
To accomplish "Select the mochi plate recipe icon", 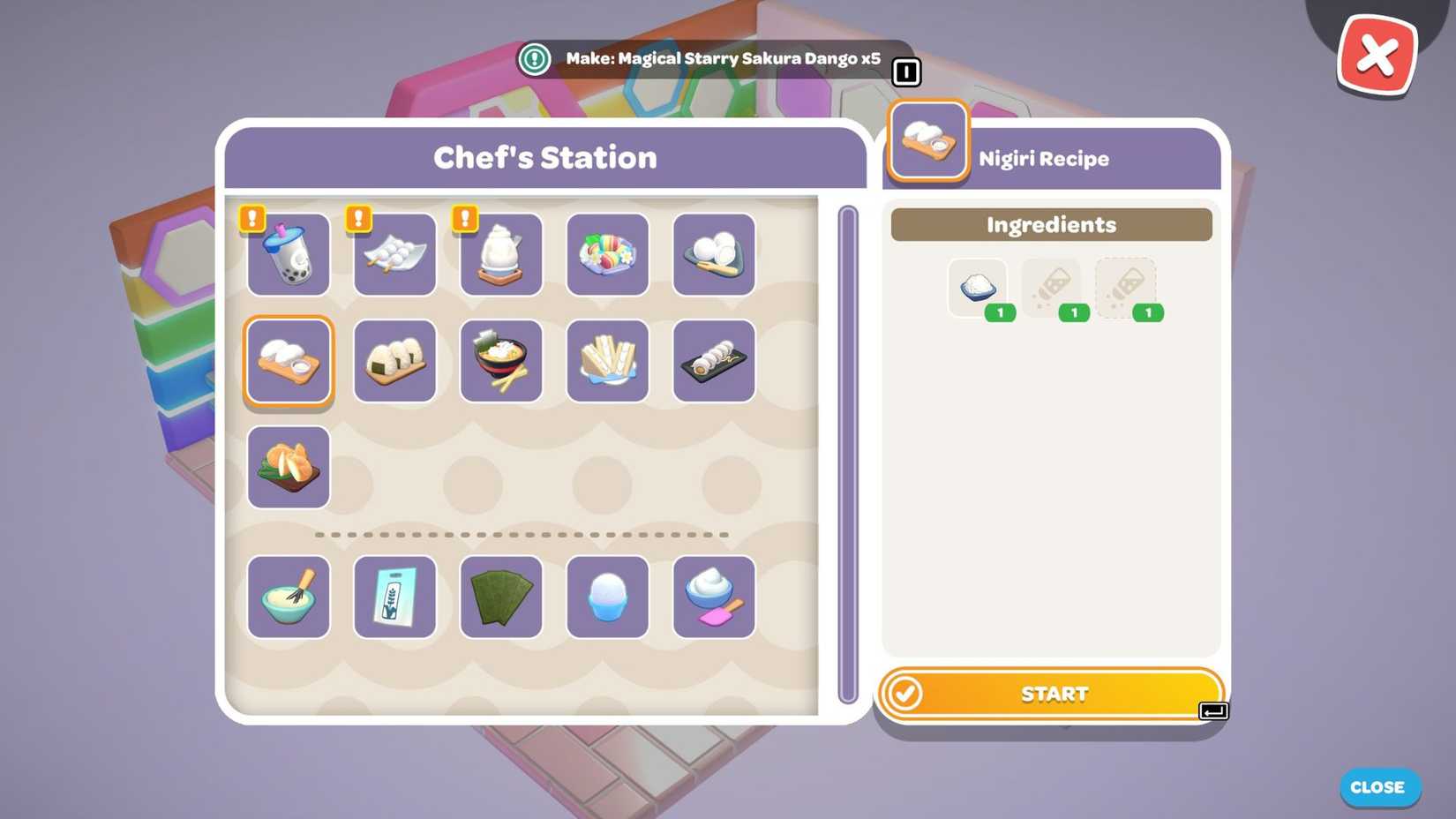I will (713, 255).
